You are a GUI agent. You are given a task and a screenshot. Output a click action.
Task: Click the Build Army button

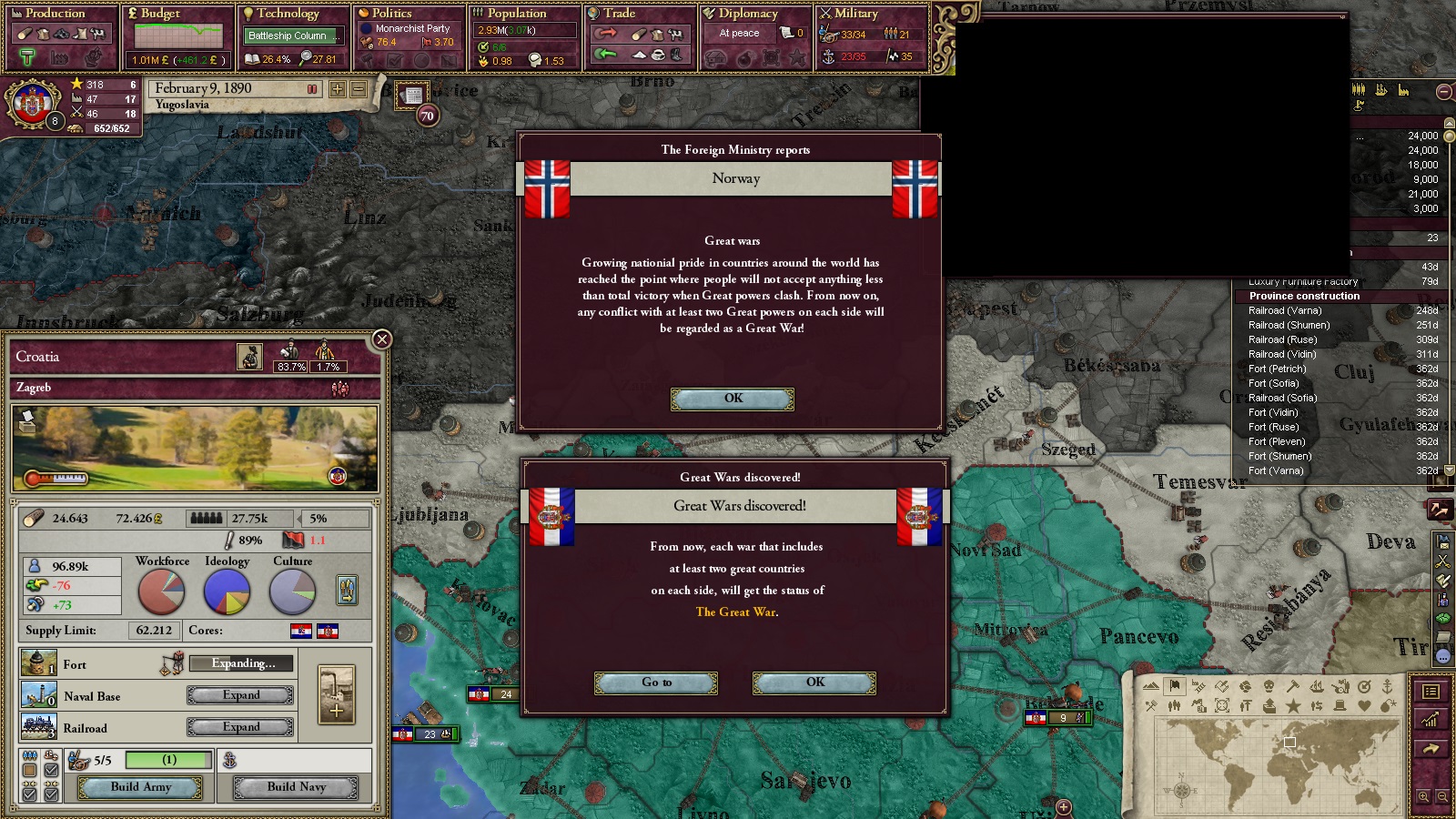pos(141,787)
